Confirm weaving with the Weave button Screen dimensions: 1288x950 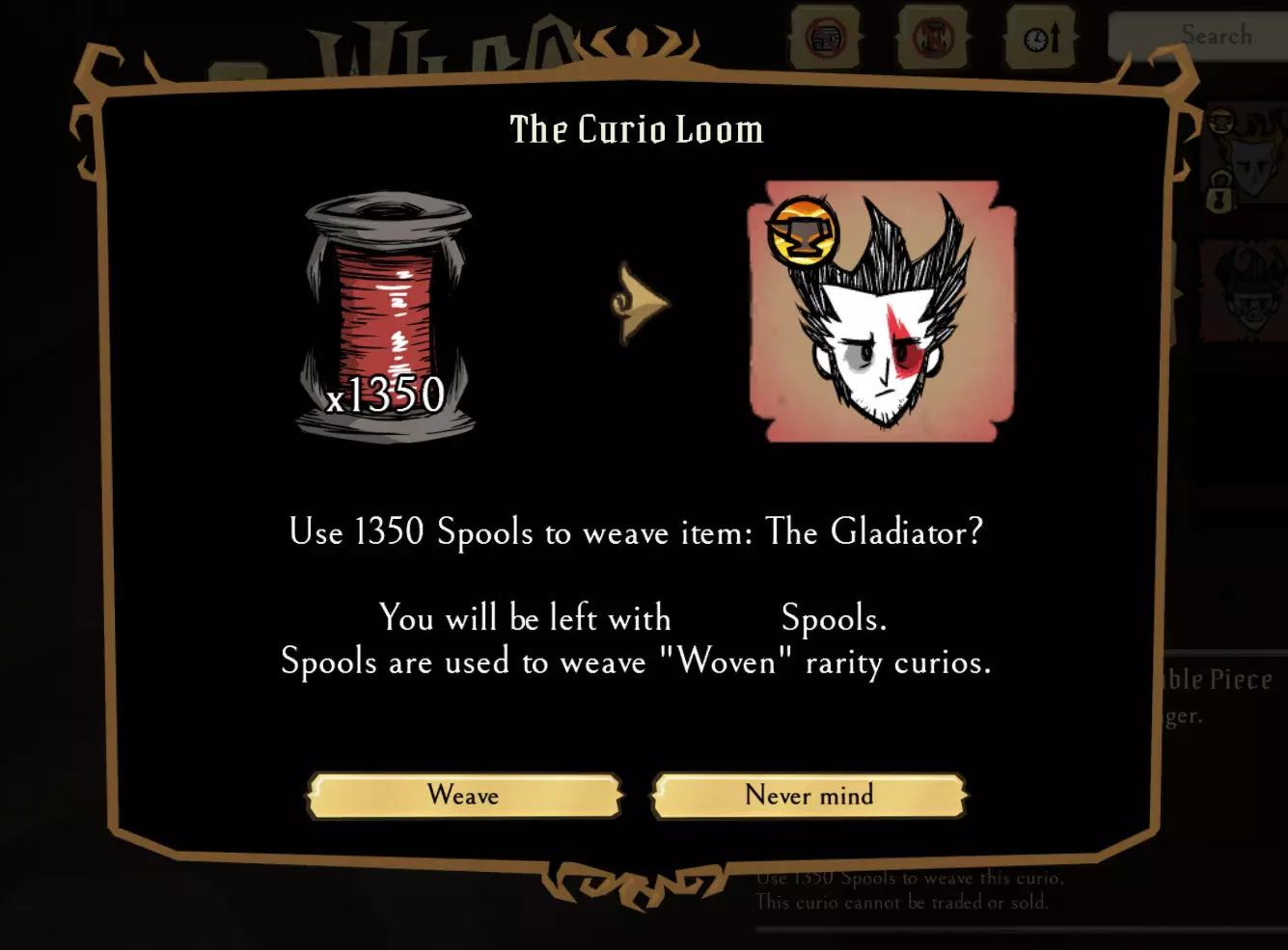coord(464,796)
